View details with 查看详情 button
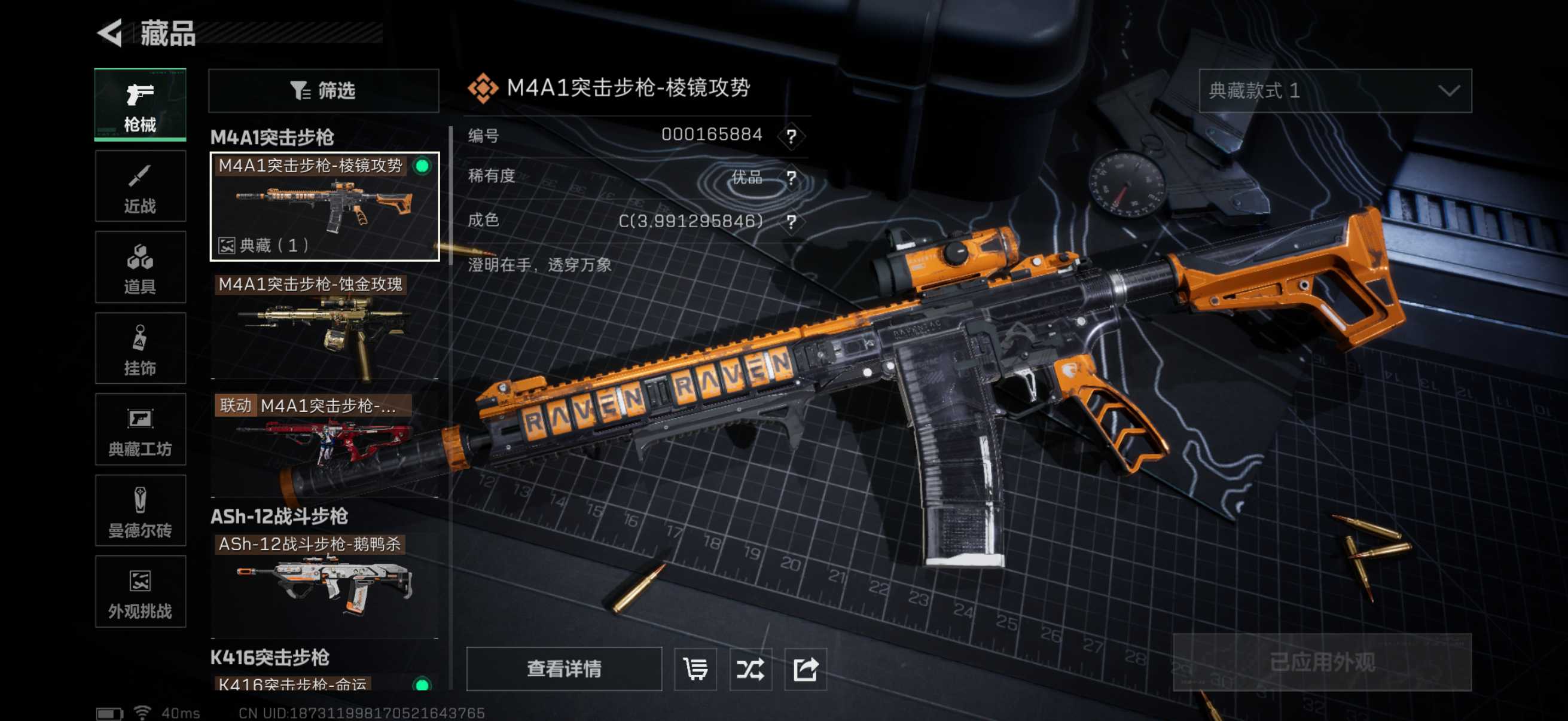The height and width of the screenshot is (721, 1568). click(x=564, y=668)
